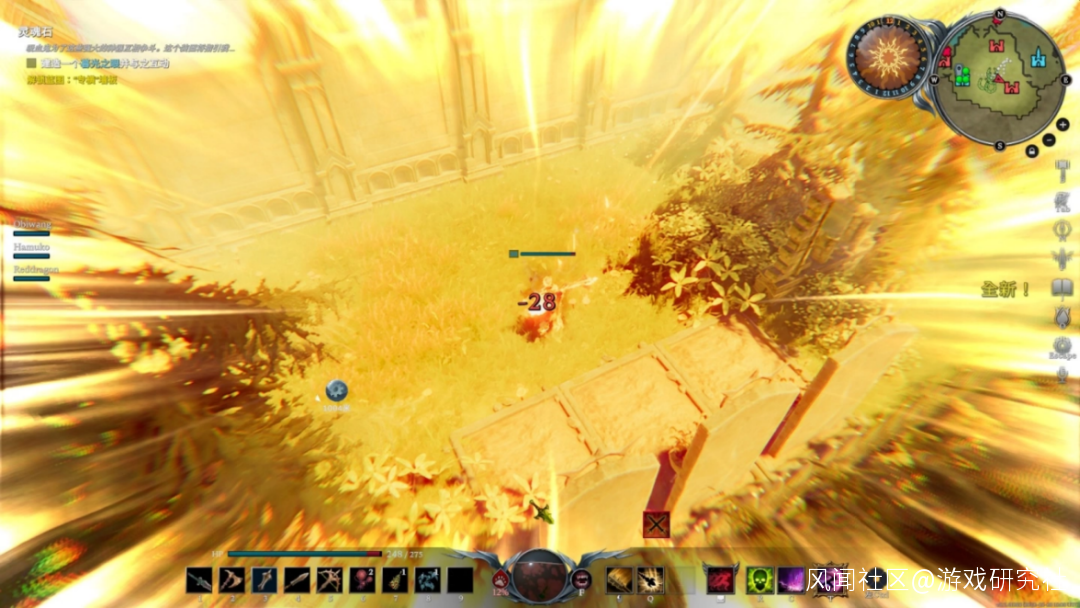Open the Escape gear menu icon
This screenshot has height=608, width=1080.
click(x=1062, y=345)
